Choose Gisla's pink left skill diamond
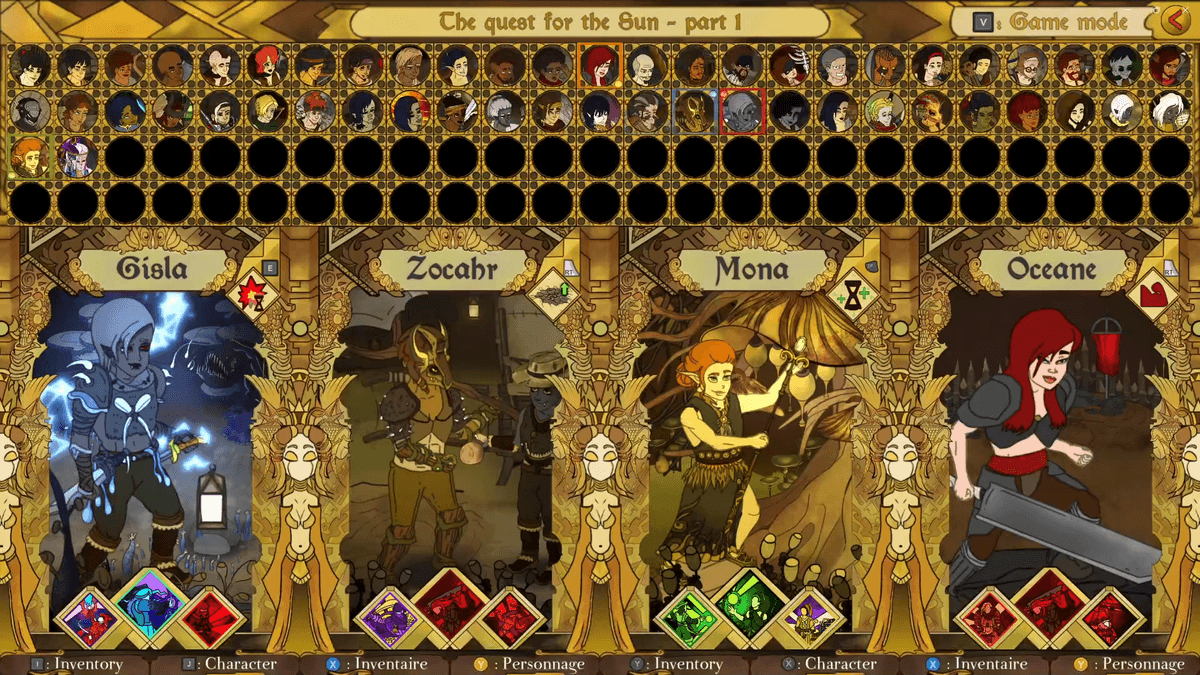Viewport: 1200px width, 675px height. point(89,619)
